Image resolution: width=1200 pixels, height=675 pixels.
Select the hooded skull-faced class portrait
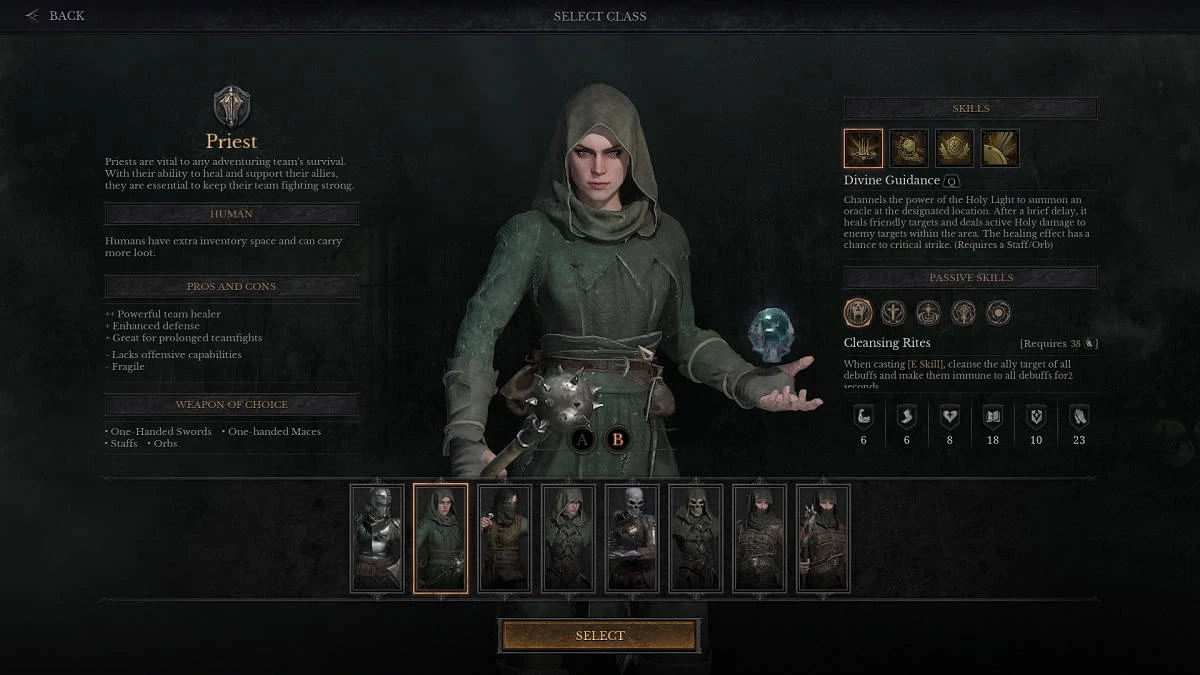pyautogui.click(x=695, y=538)
